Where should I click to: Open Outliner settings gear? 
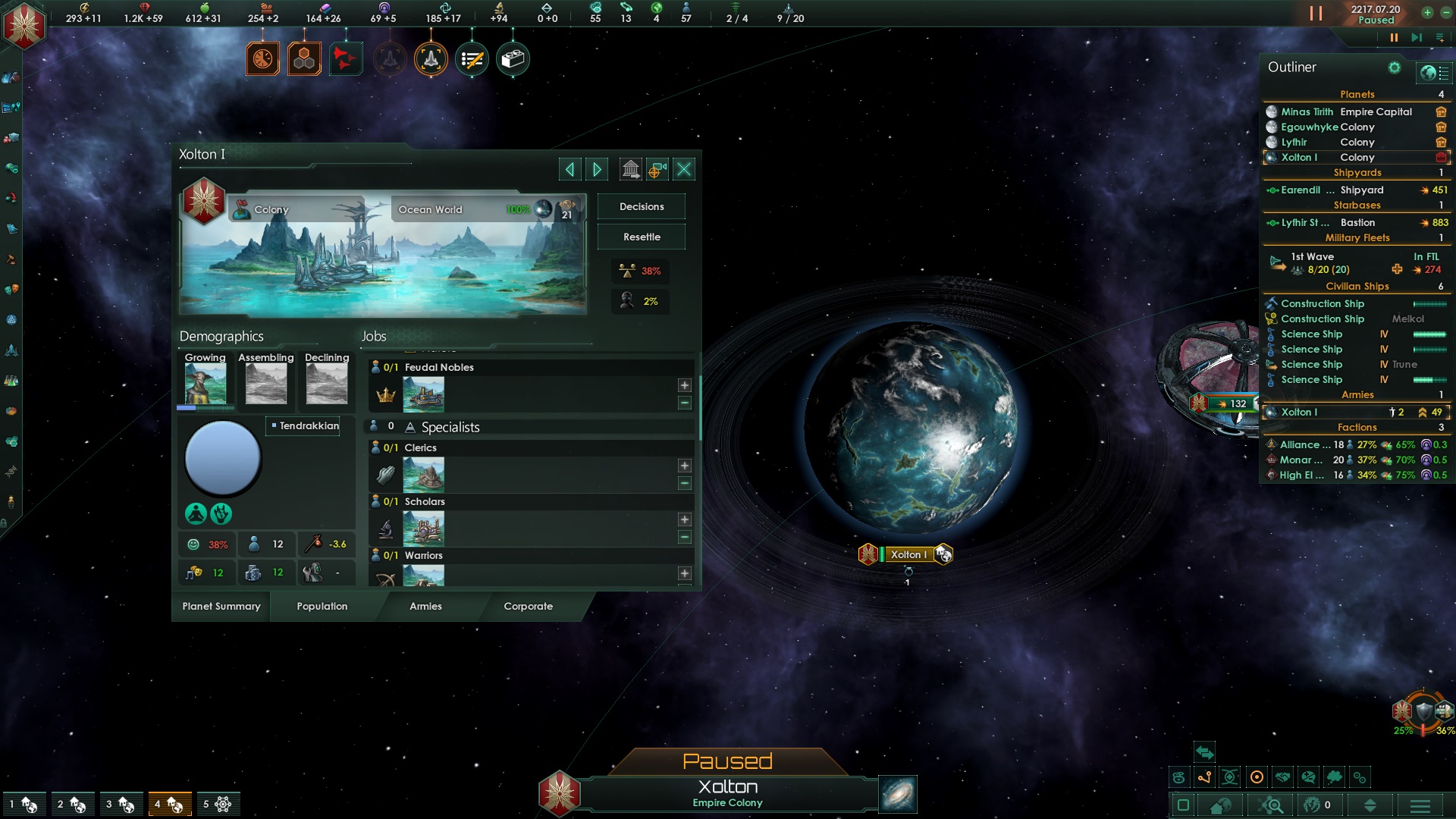1394,67
